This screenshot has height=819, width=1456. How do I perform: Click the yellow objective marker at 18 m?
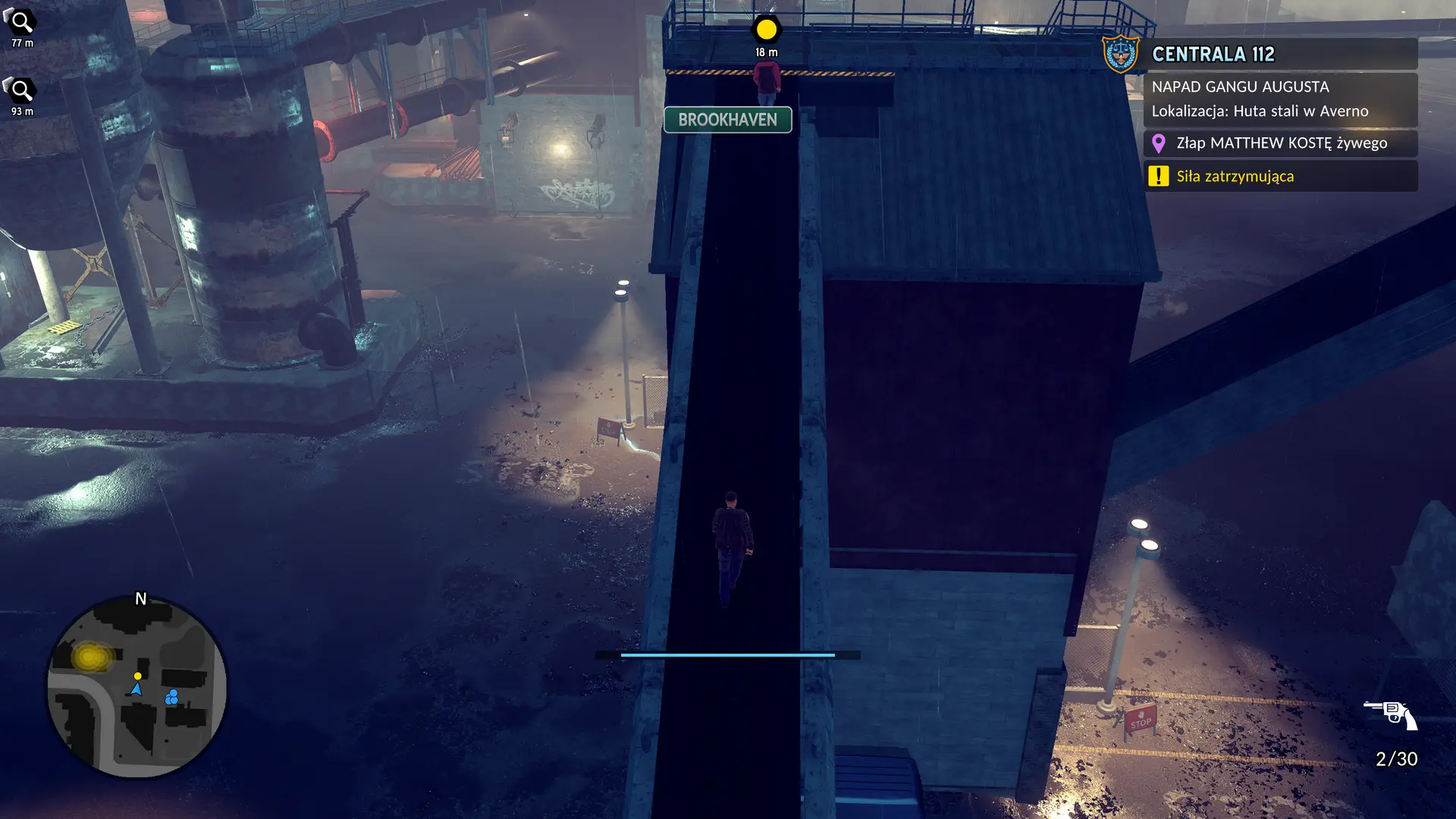pos(766,30)
